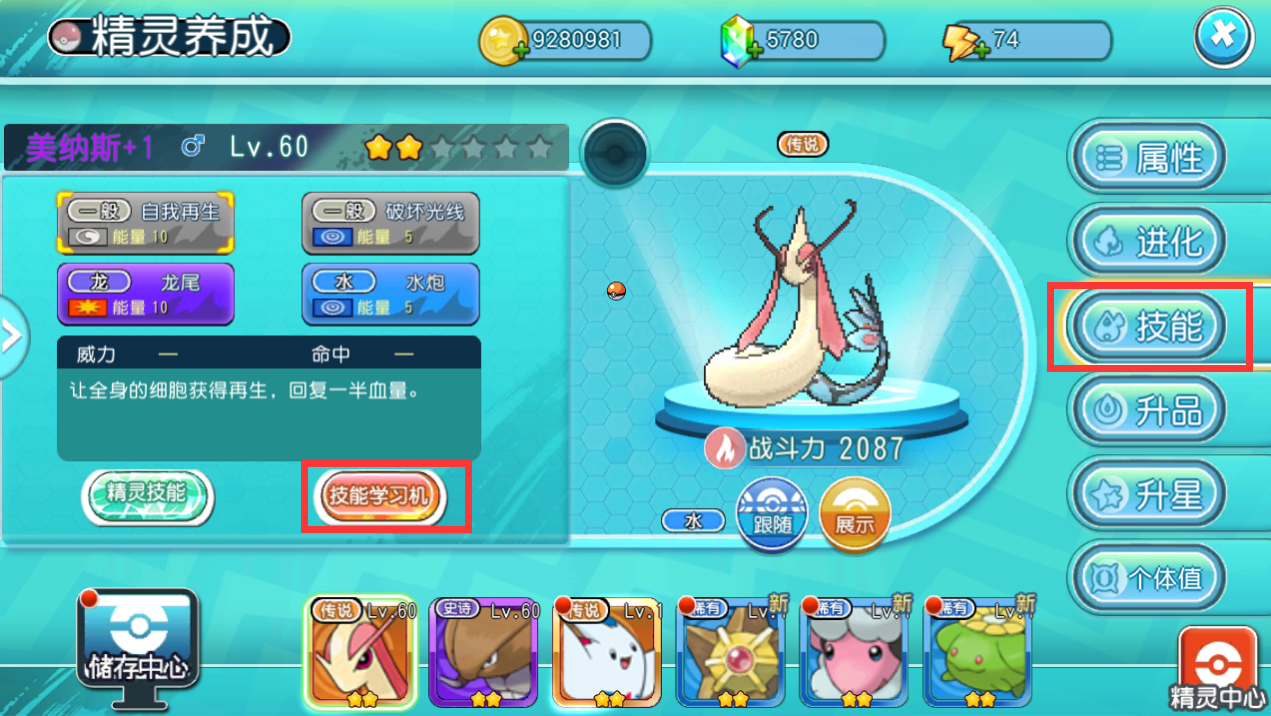
Task: Select the 龙尾 dragon skill
Action: click(145, 294)
